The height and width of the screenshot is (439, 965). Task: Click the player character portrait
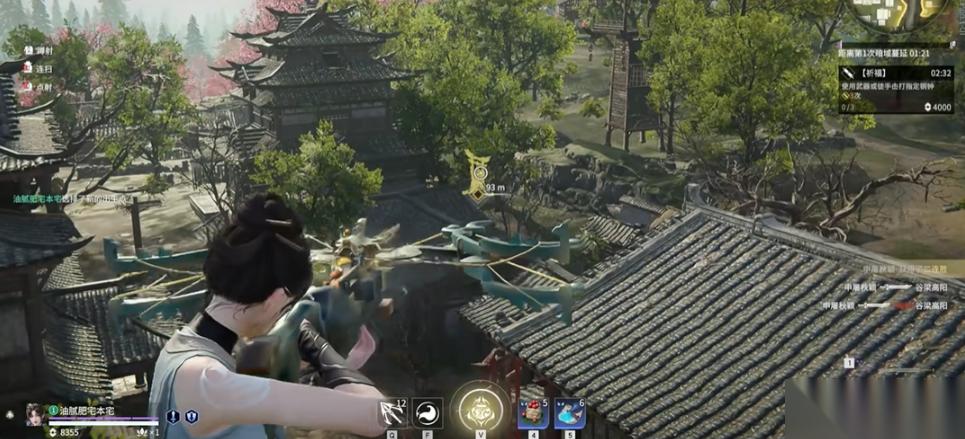[33, 412]
